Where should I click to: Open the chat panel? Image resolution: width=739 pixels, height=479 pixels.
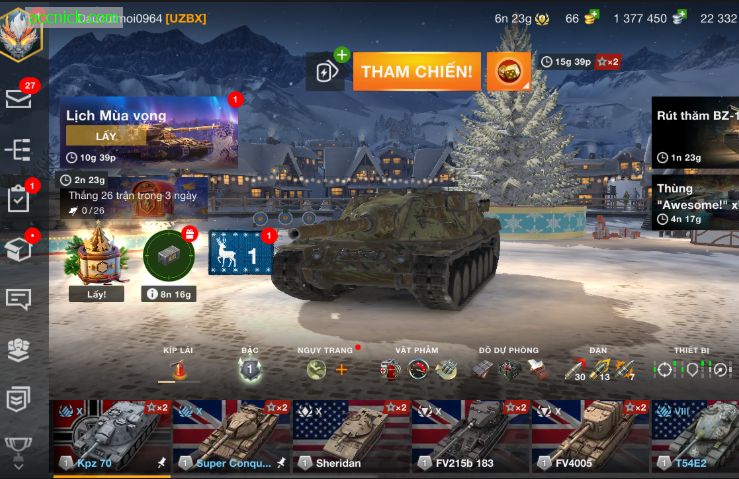[x=19, y=299]
